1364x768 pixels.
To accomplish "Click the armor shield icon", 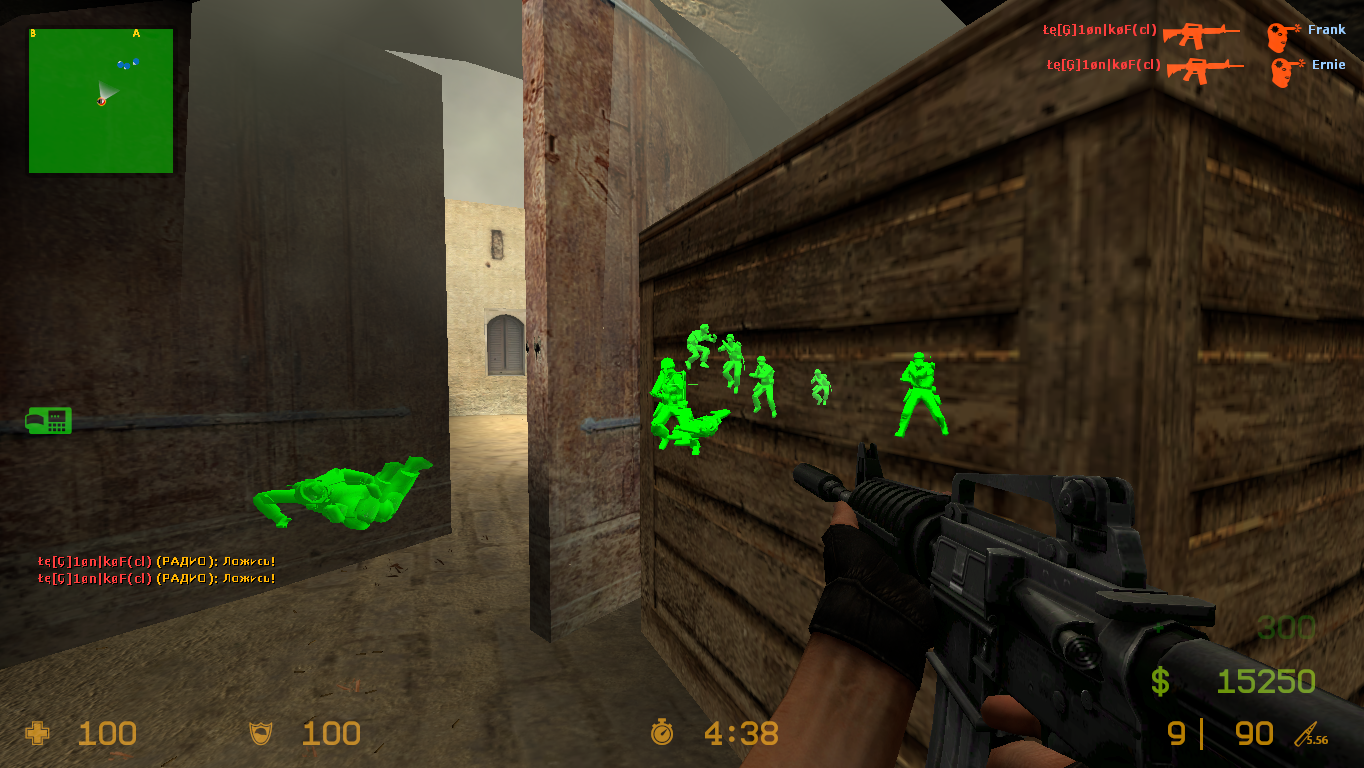I will (260, 734).
